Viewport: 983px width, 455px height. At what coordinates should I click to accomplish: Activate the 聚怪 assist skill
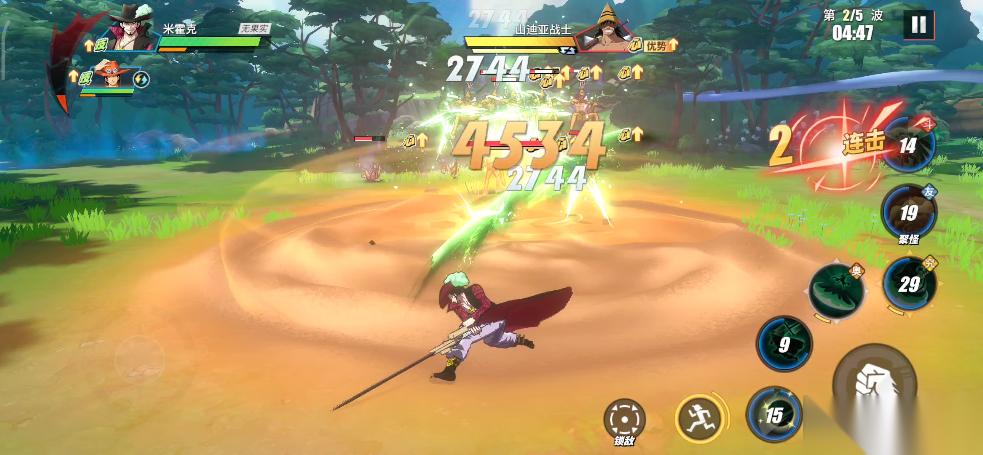click(908, 213)
